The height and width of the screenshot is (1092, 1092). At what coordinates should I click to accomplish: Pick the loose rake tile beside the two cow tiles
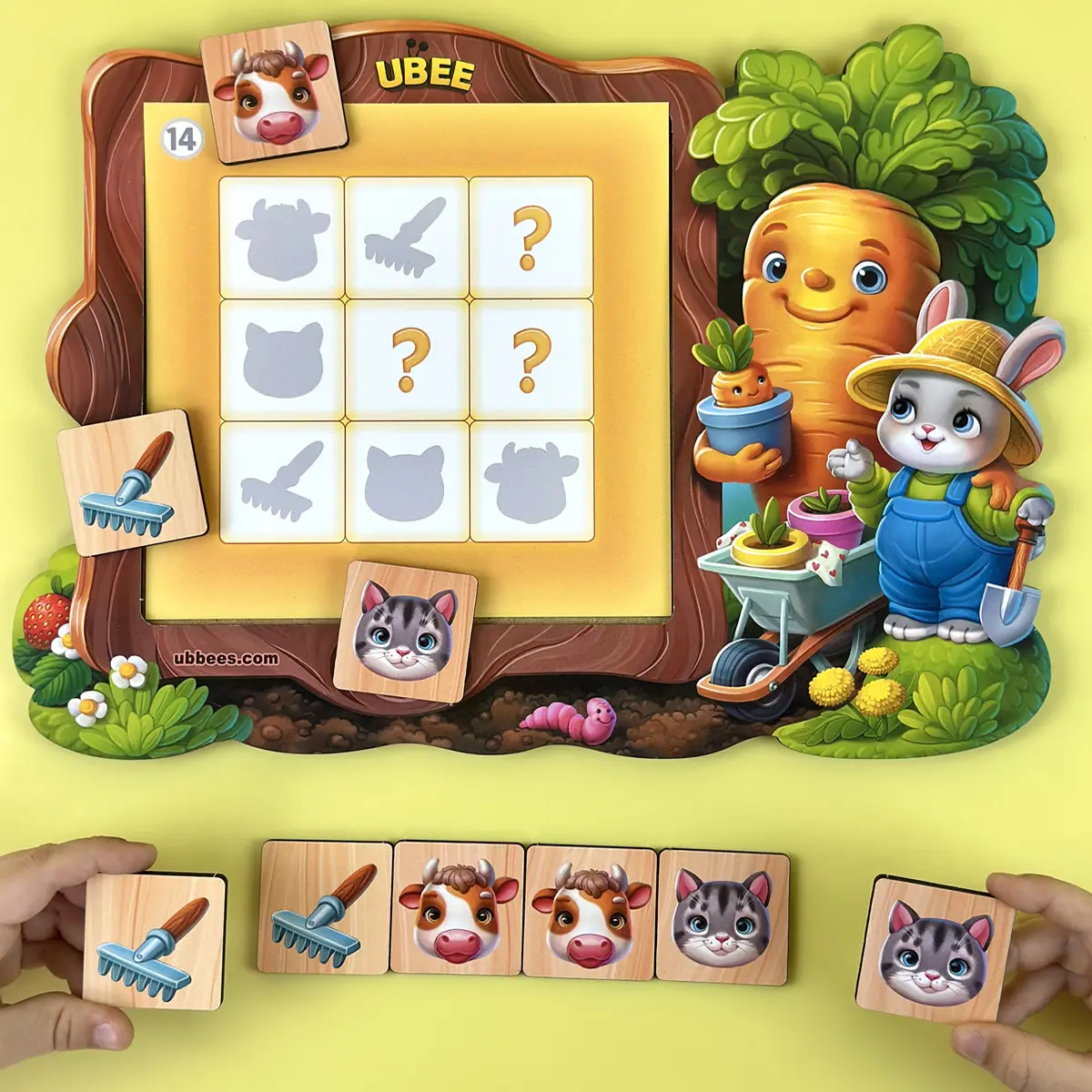(x=327, y=909)
